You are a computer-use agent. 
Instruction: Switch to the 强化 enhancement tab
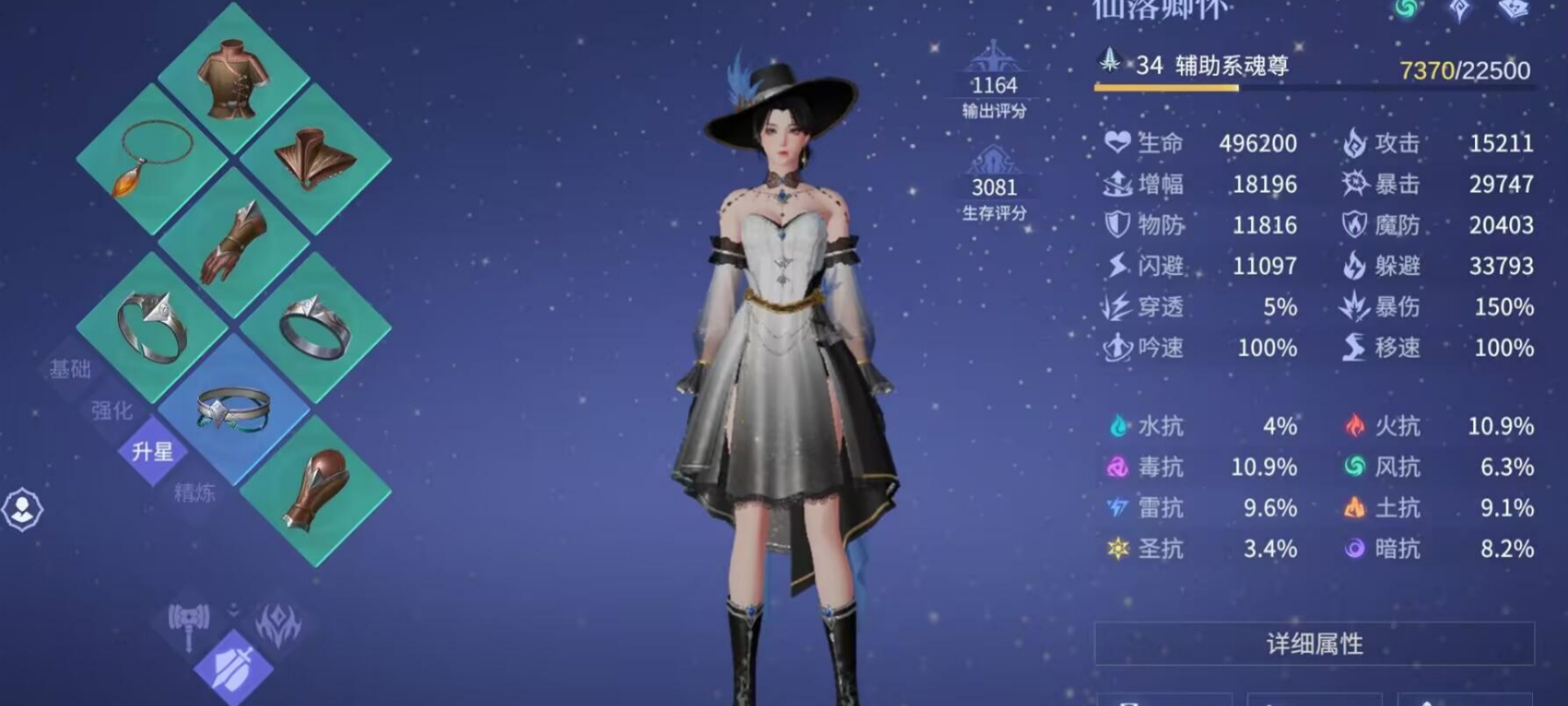(x=112, y=410)
